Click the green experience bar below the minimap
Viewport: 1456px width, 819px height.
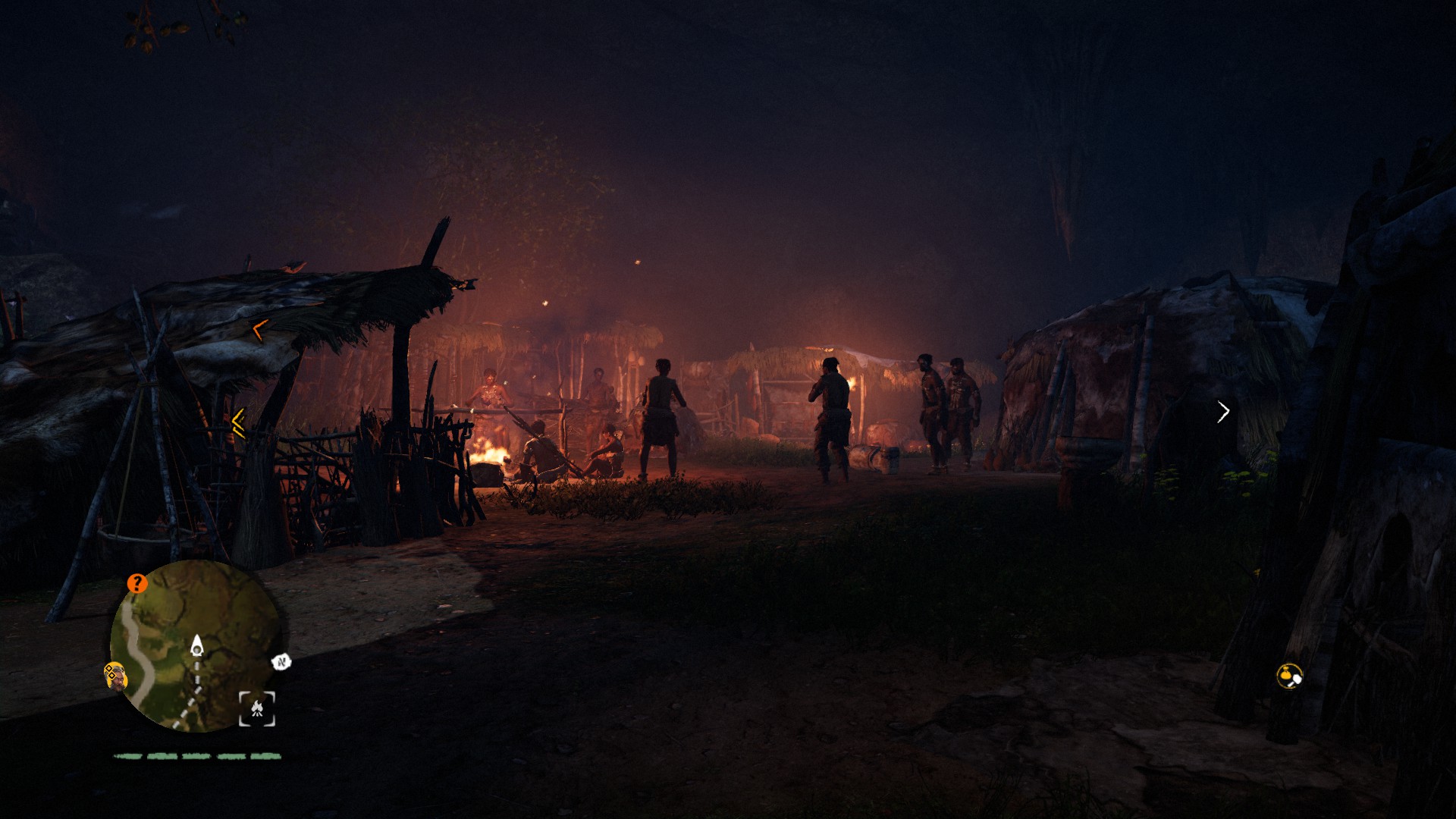click(196, 755)
